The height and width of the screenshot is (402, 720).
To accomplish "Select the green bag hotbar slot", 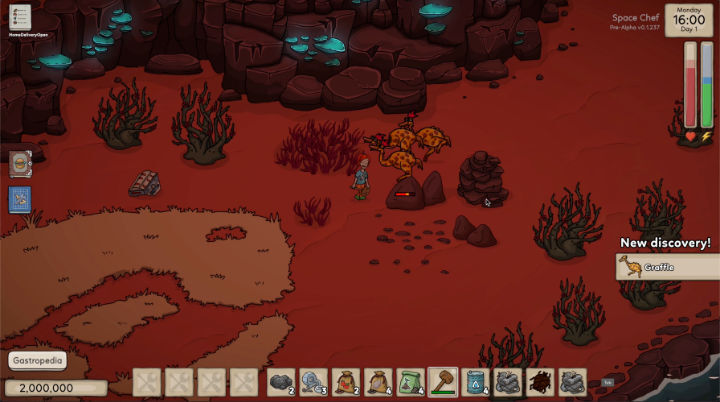I will [x=411, y=382].
